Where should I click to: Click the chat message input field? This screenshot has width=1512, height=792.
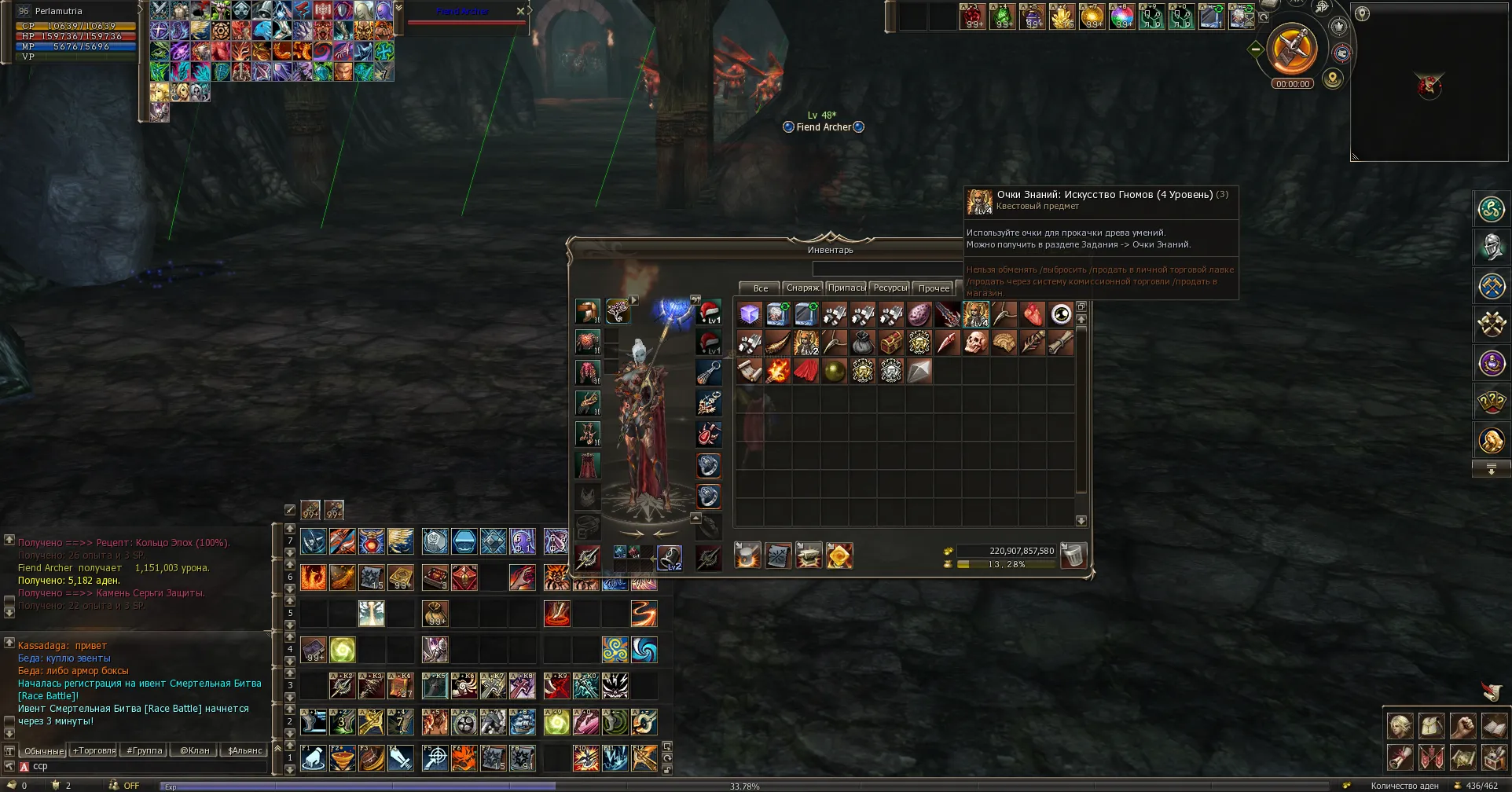pyautogui.click(x=141, y=766)
